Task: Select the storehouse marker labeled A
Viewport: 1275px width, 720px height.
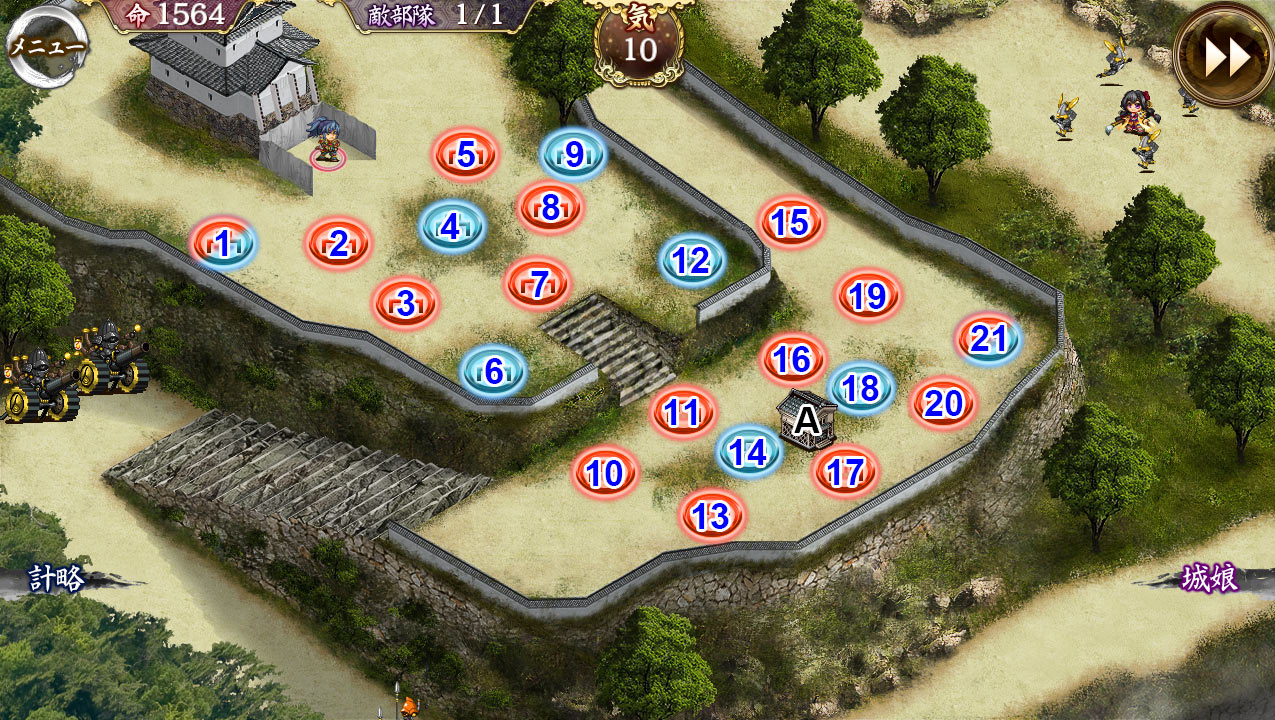Action: (x=806, y=420)
